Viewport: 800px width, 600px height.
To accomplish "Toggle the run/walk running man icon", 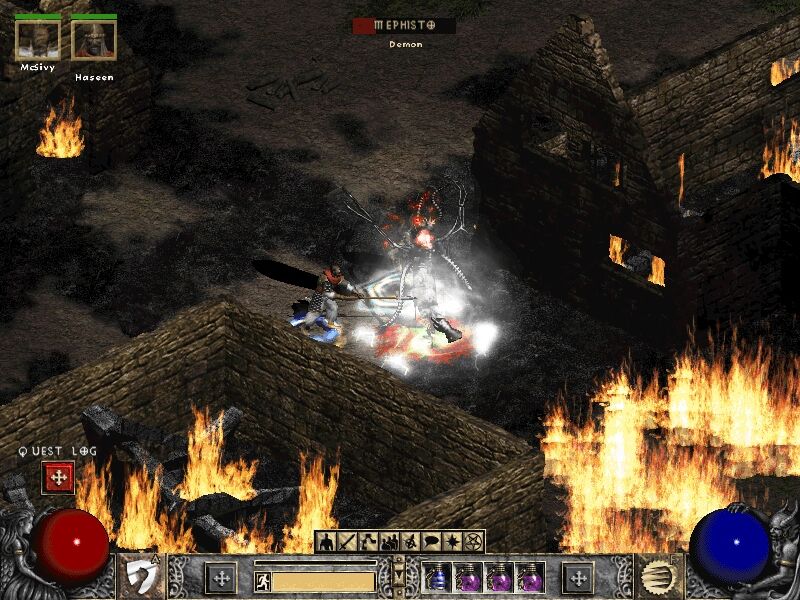I will click(x=262, y=579).
